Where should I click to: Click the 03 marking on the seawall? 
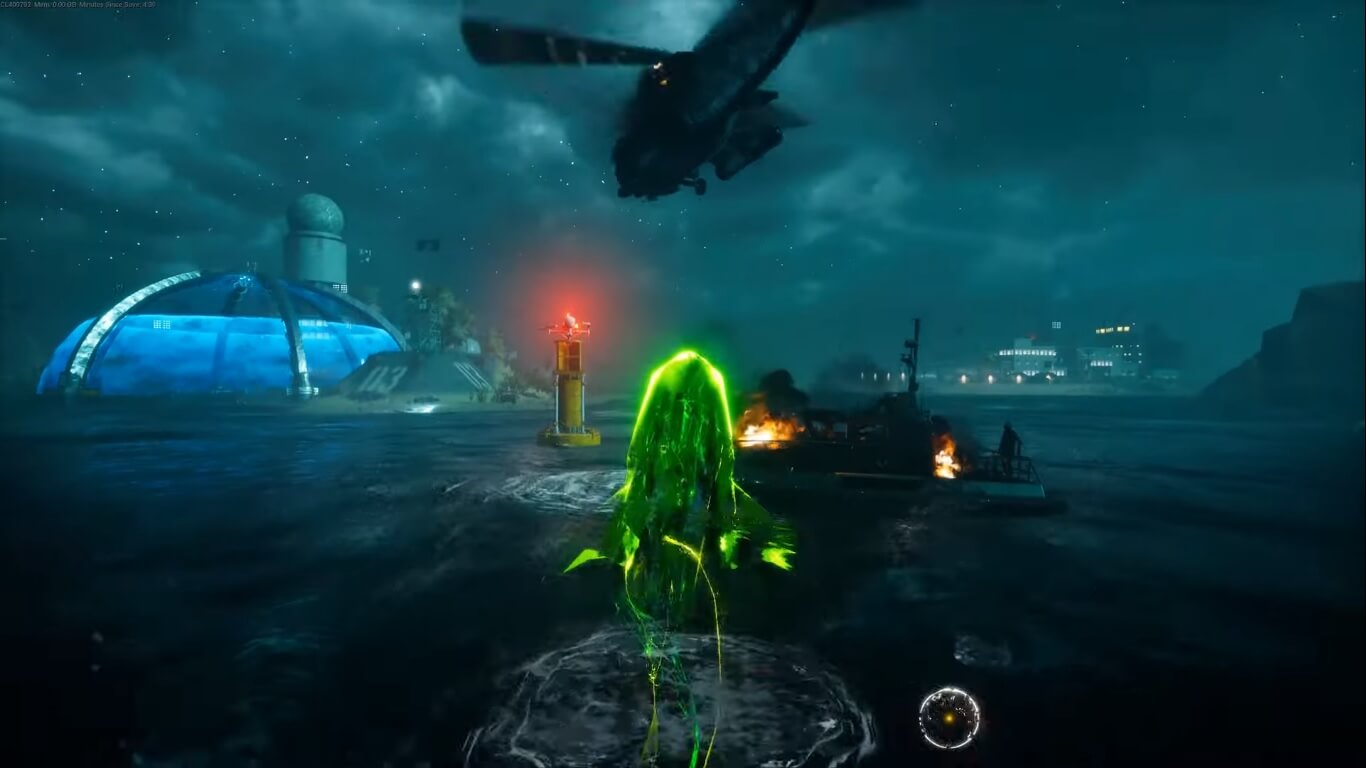(x=384, y=379)
